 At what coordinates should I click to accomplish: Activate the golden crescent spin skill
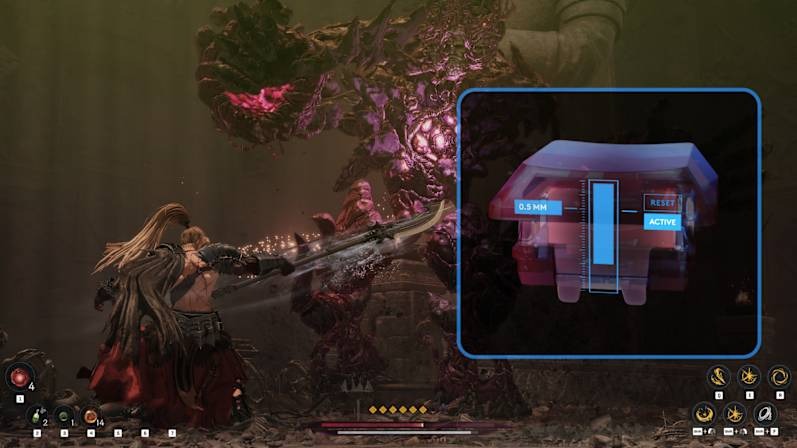click(705, 412)
